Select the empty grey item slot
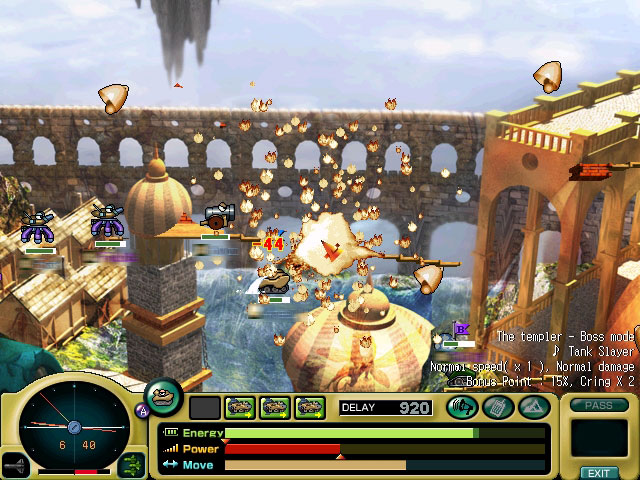Screen dimensions: 640x480 point(204,407)
